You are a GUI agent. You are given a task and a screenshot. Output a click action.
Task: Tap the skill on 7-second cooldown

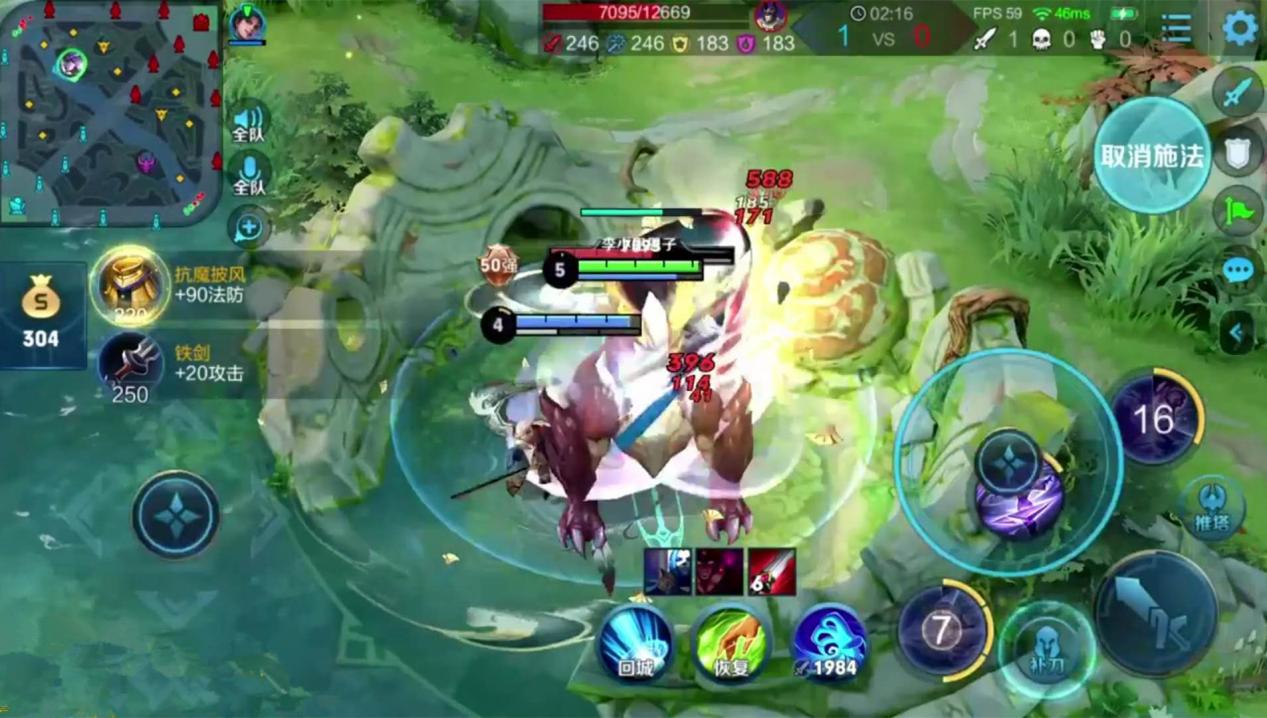pos(942,630)
